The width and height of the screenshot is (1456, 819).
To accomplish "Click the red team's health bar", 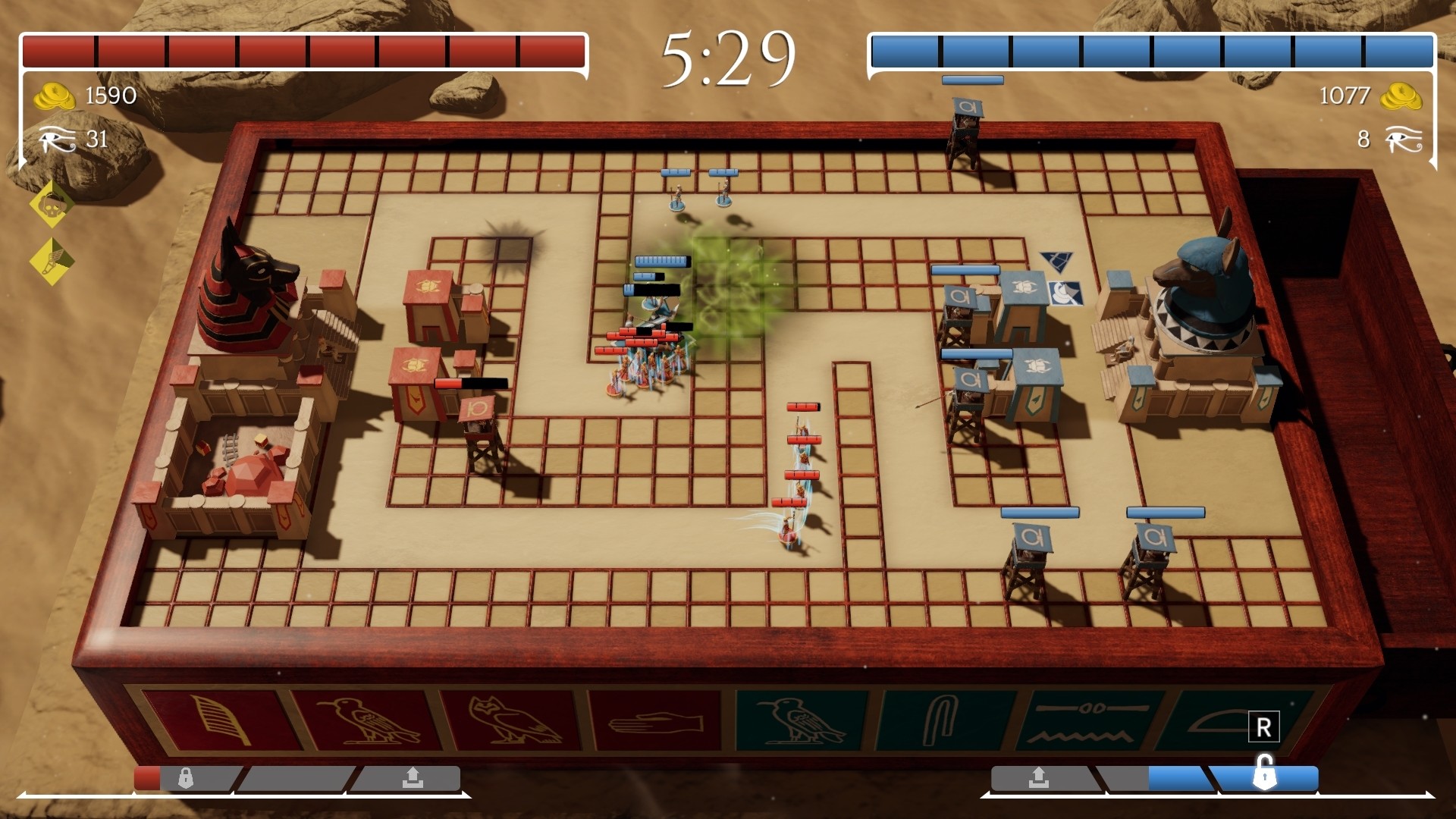I will [x=303, y=49].
